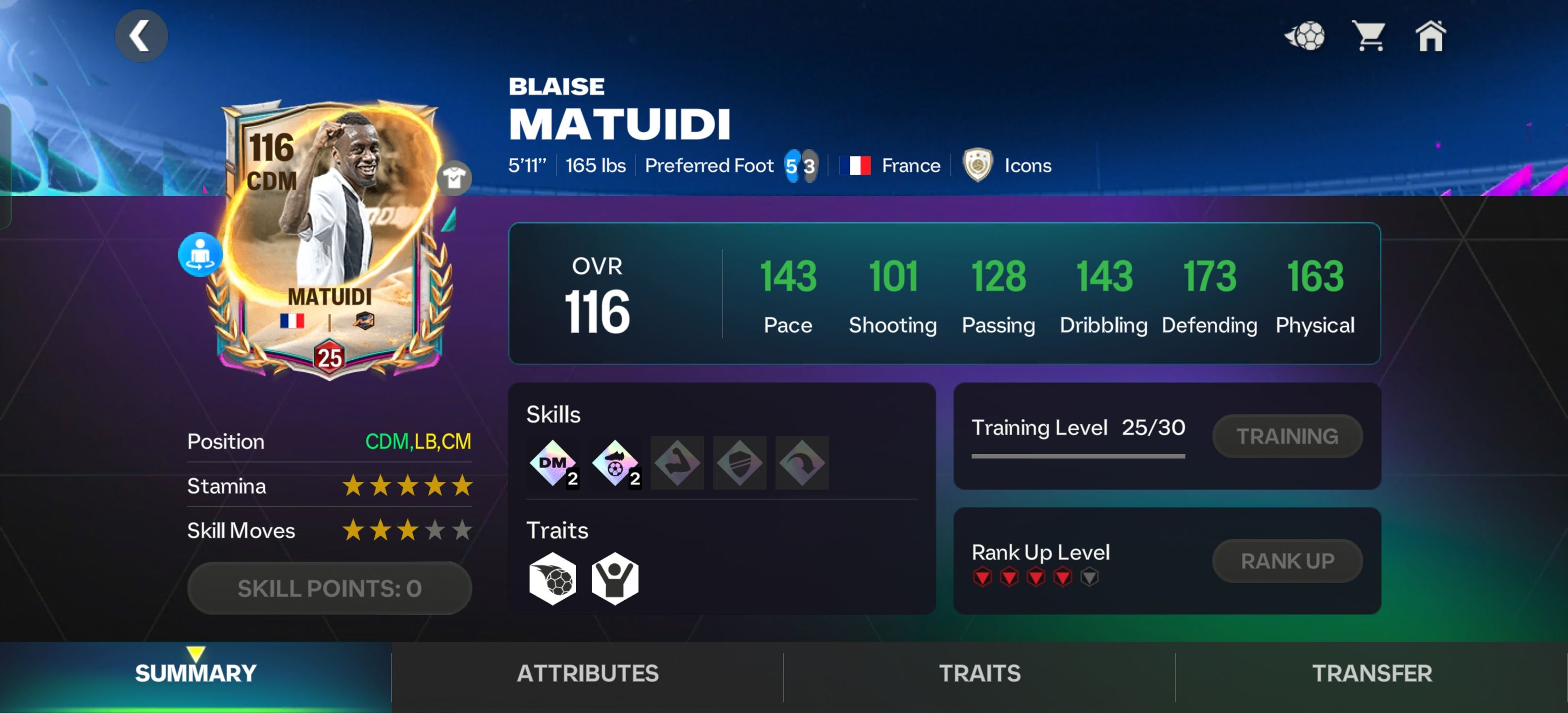The image size is (1568, 713).
Task: Choose the boot and ball skill icon
Action: (615, 463)
